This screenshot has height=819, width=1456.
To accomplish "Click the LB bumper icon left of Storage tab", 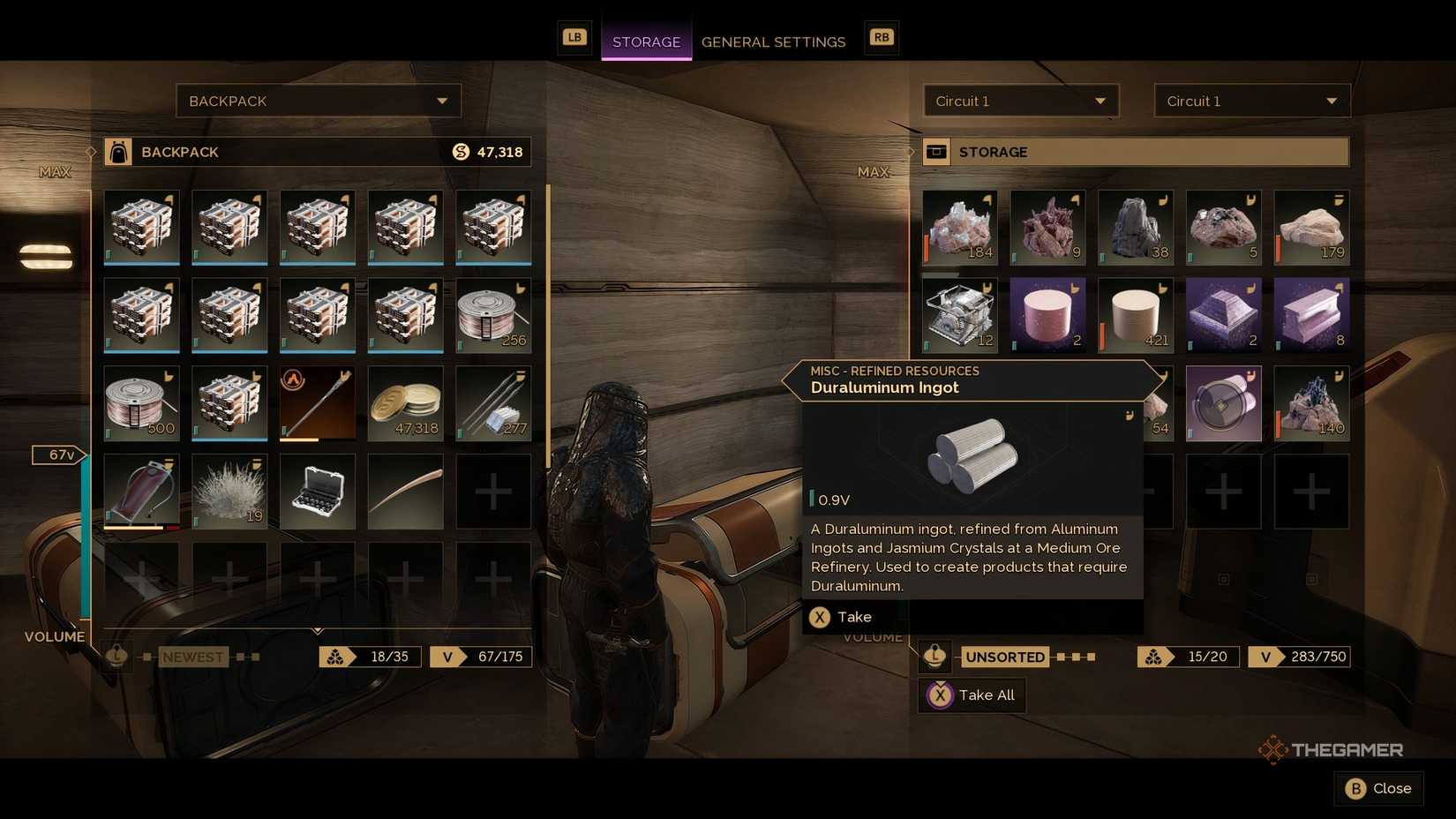I will 574,38.
